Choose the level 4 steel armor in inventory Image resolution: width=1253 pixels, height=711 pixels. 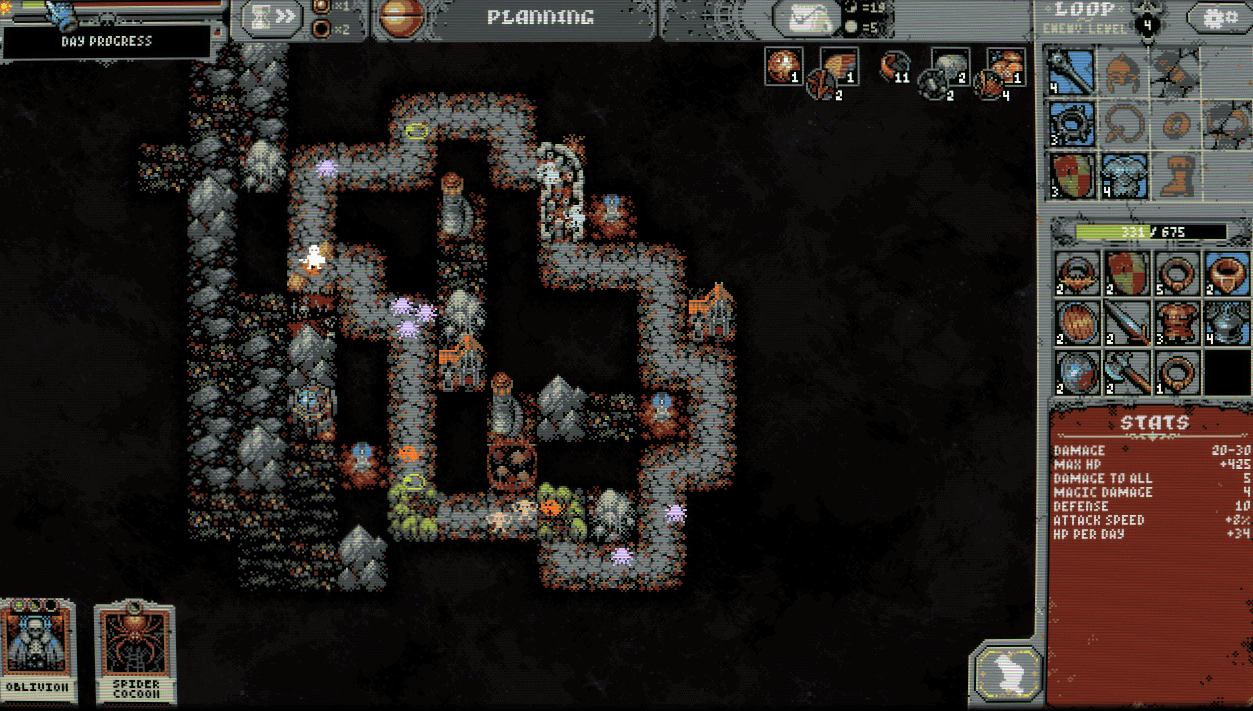click(x=1225, y=323)
